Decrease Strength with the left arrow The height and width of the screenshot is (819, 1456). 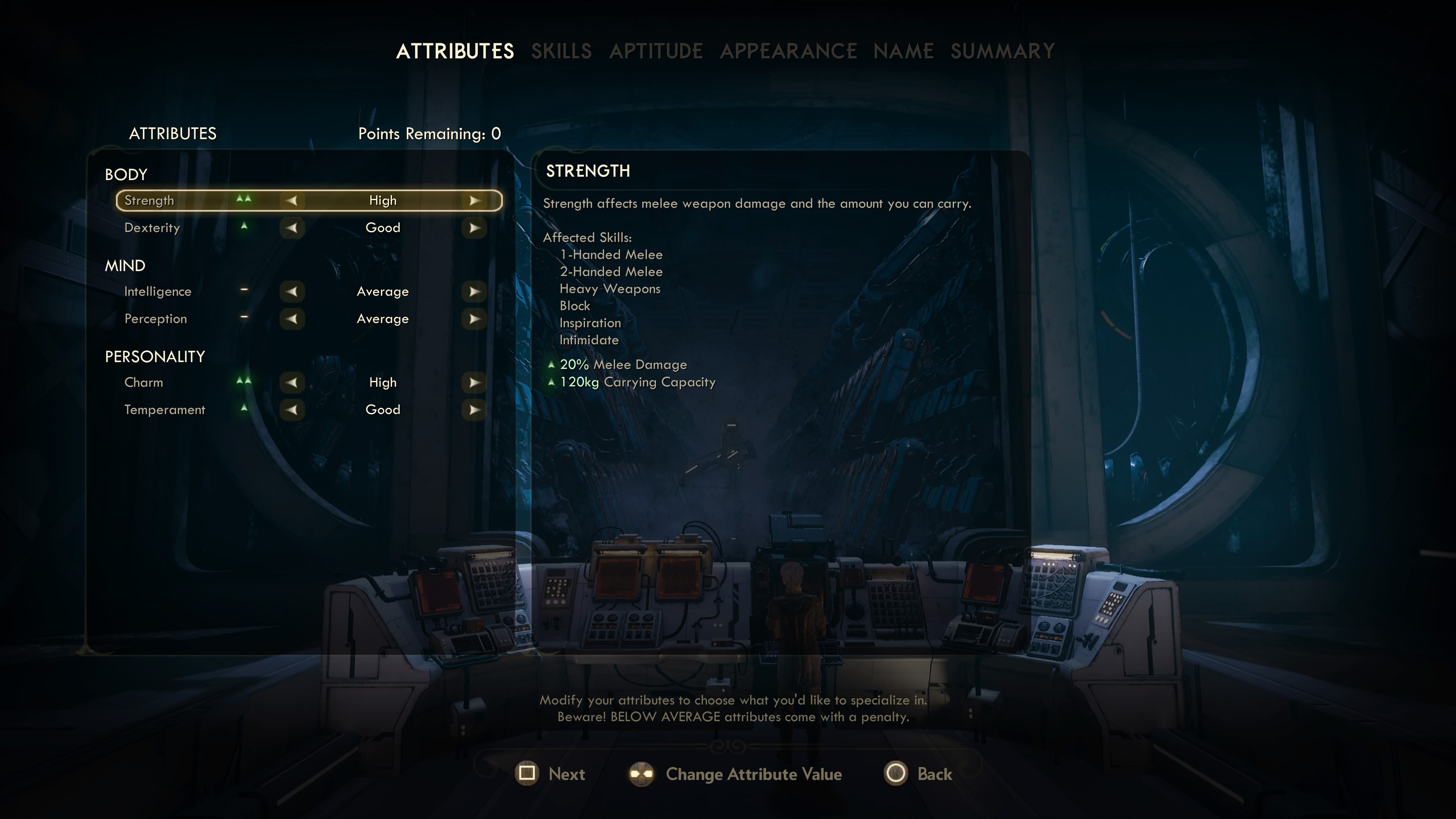[x=292, y=201]
